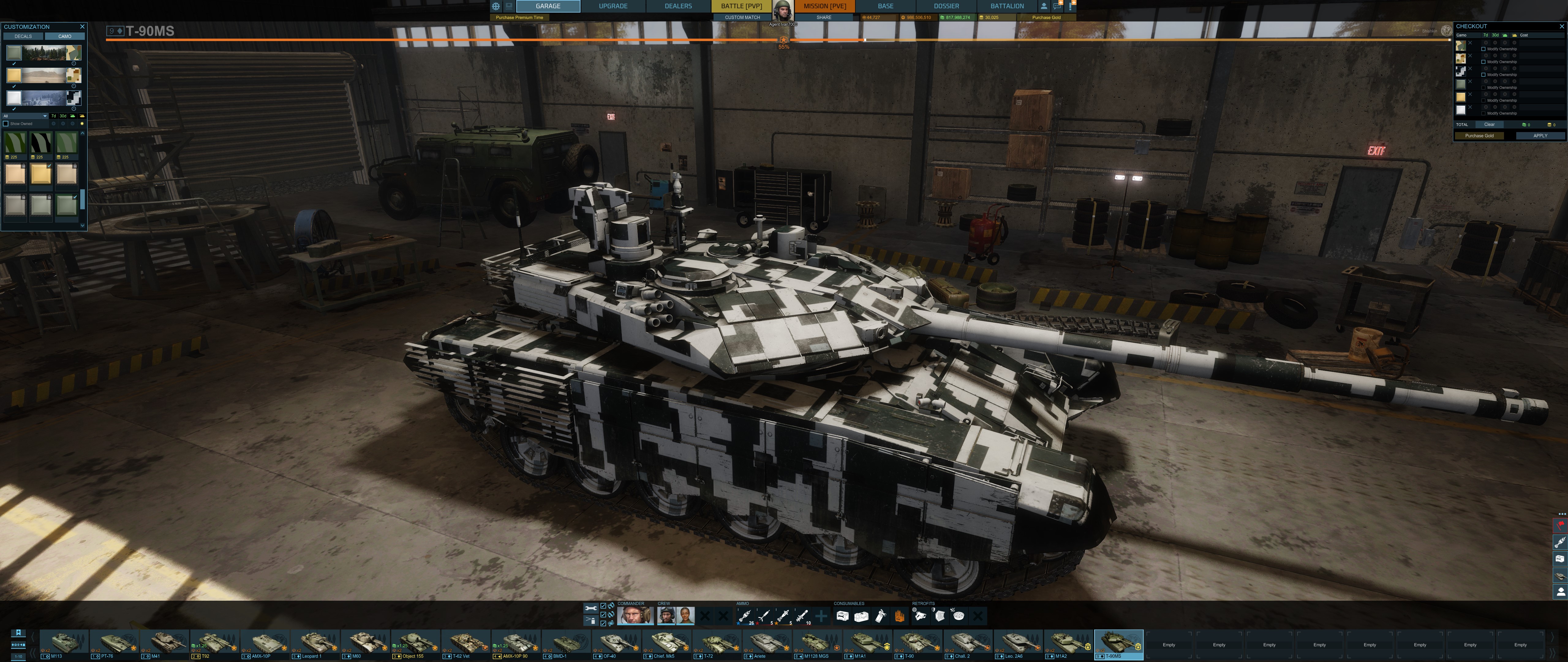Clear the checkout list

coord(1489,124)
